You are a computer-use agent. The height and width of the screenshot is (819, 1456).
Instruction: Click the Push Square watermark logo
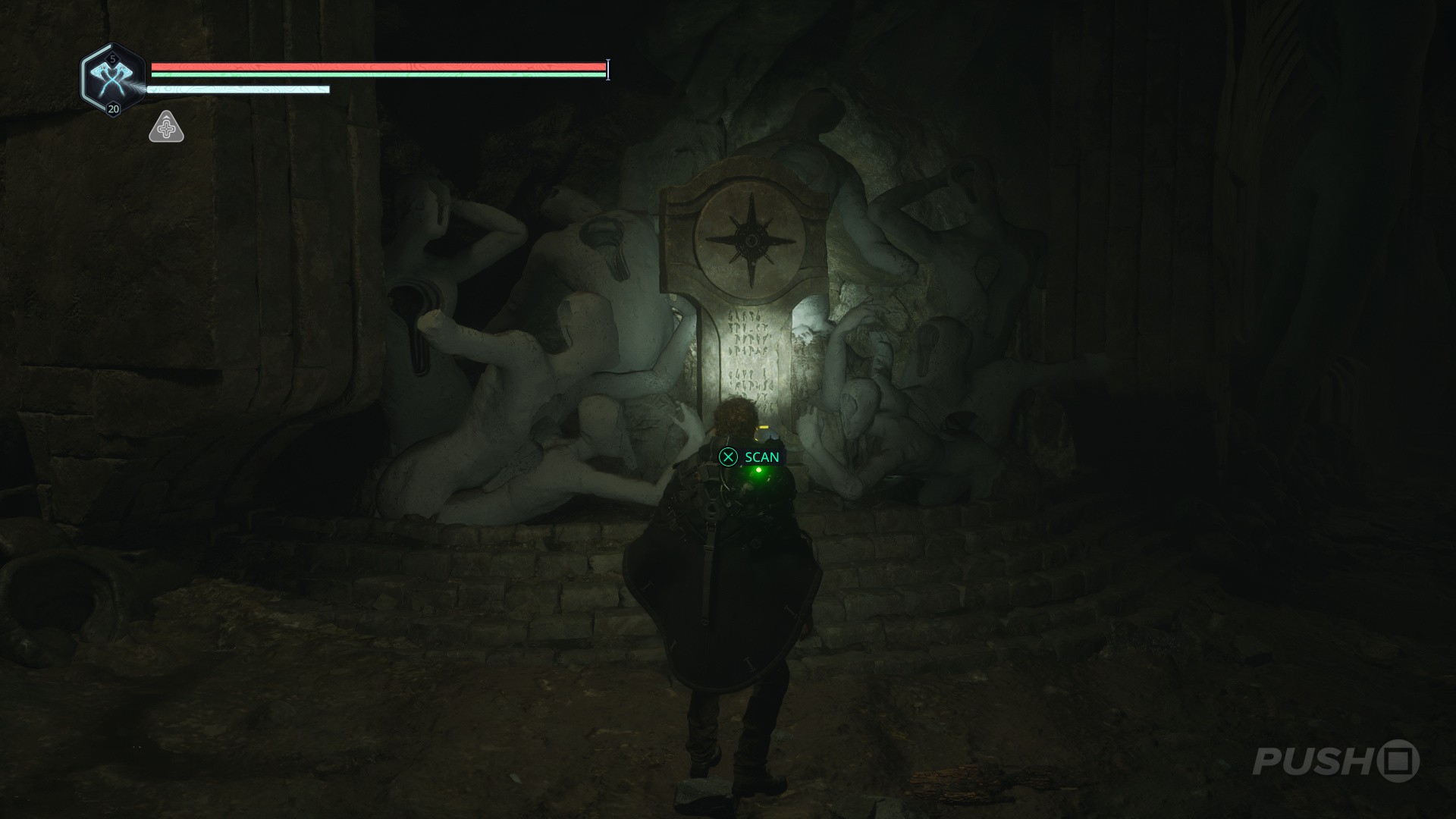[x=1335, y=761]
